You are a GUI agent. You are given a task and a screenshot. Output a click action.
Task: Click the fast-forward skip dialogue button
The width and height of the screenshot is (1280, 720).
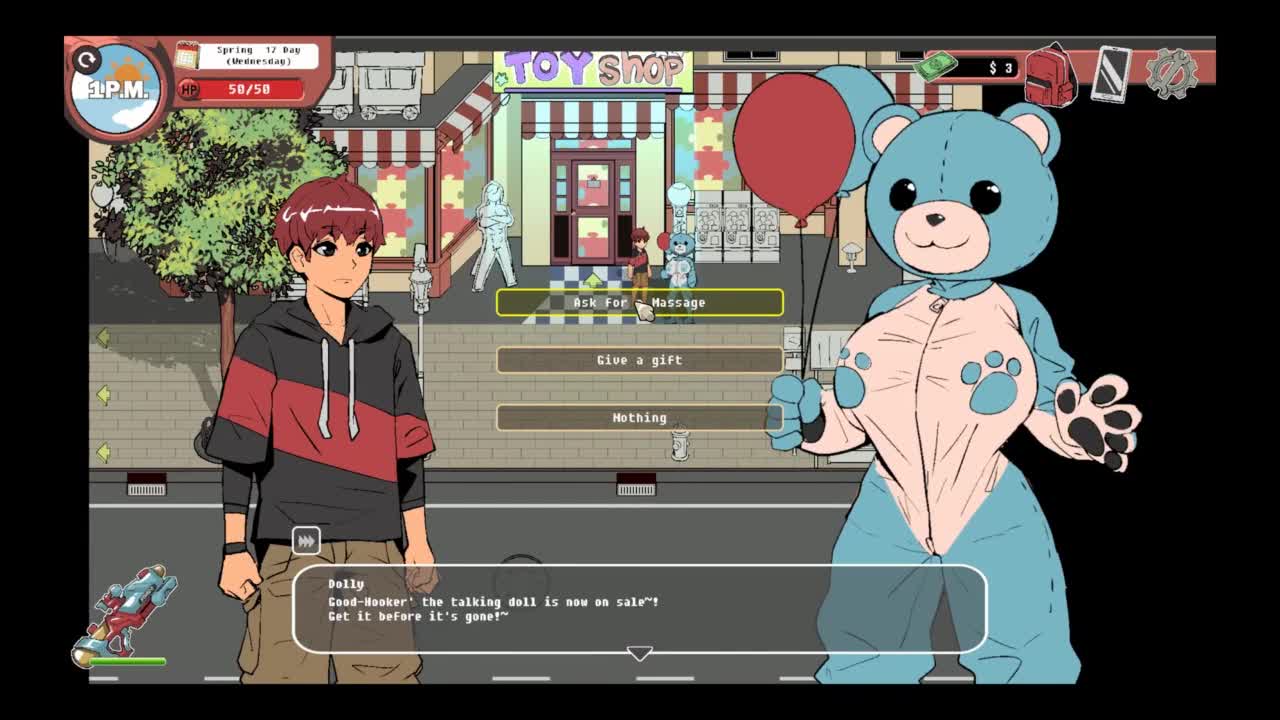(x=306, y=541)
